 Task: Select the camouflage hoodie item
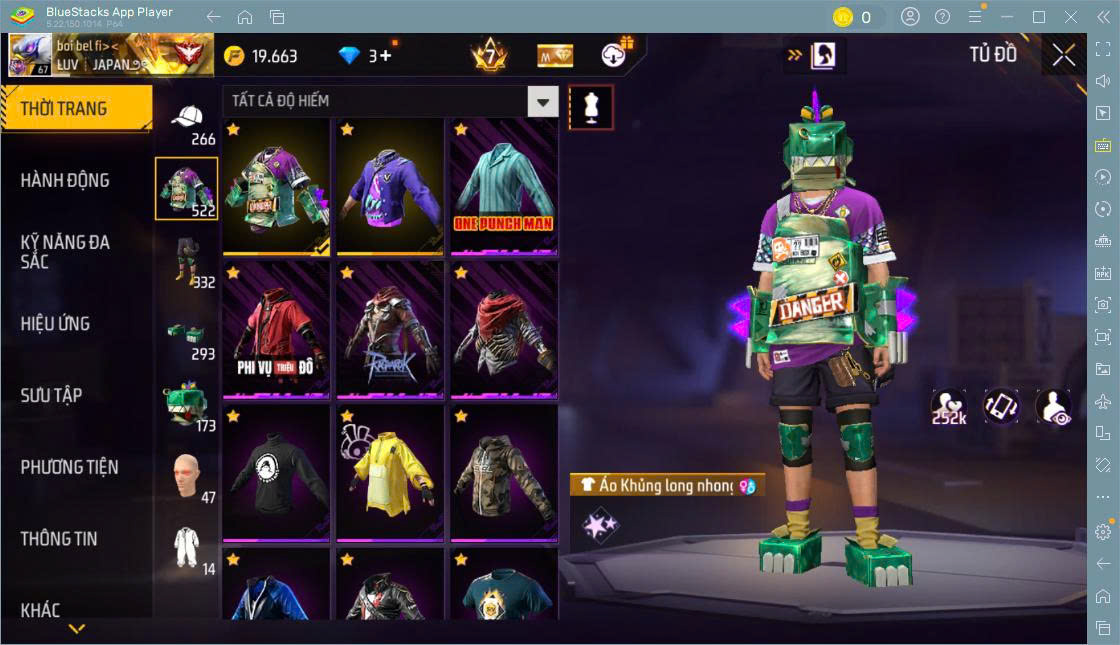coord(503,472)
